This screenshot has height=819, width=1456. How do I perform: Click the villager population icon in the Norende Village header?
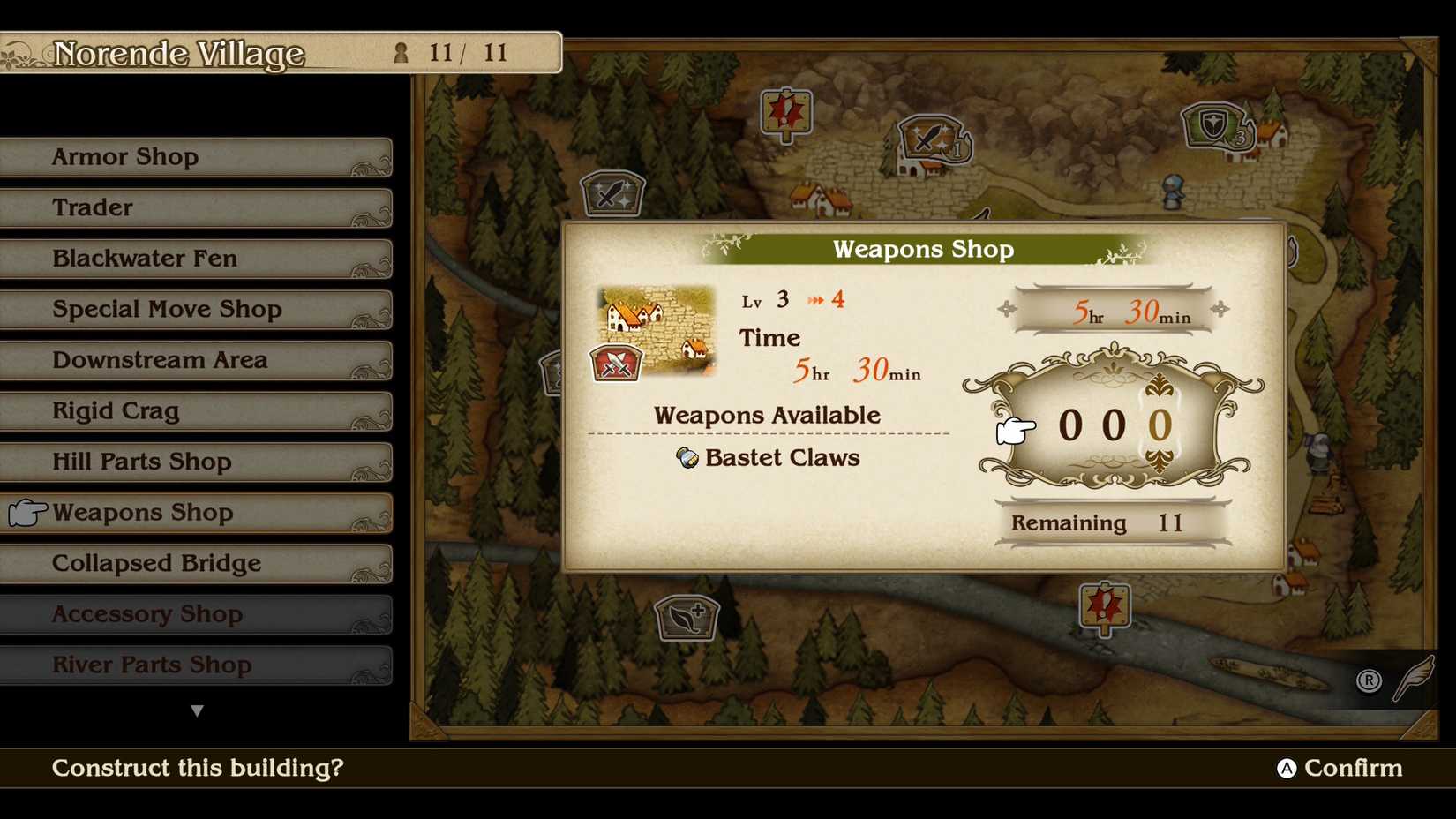(402, 53)
